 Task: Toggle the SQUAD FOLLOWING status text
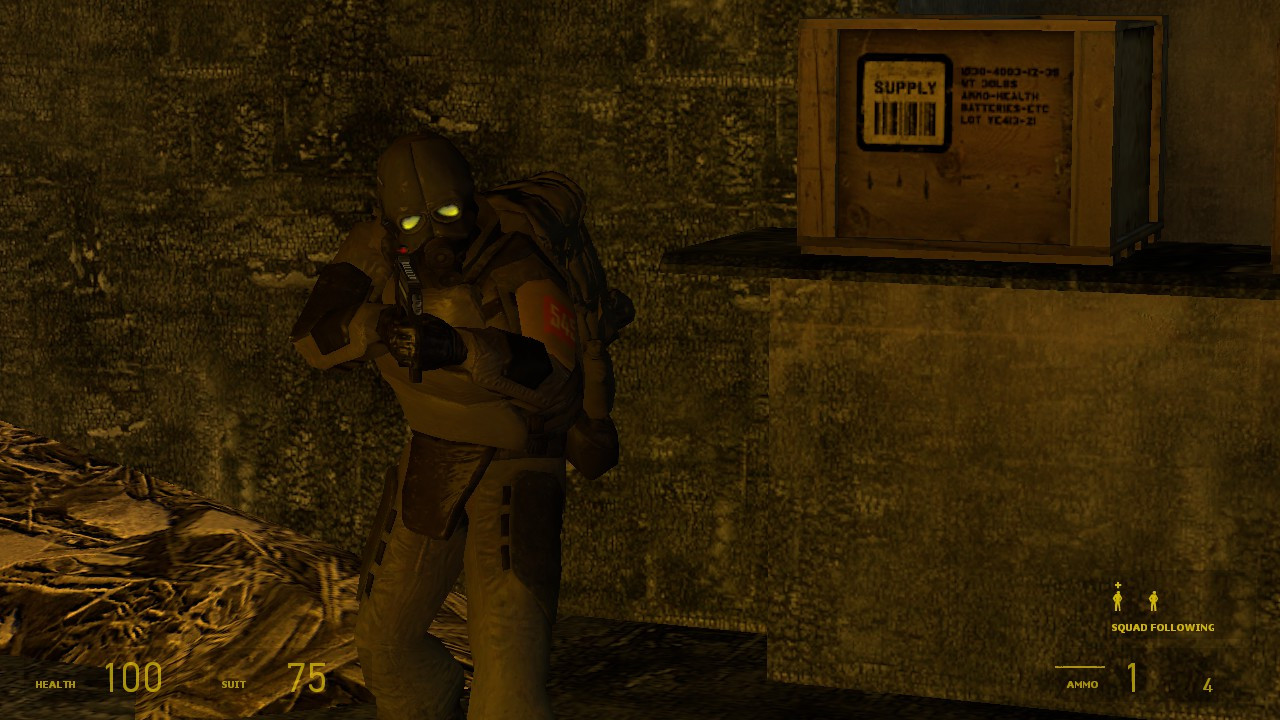(x=1162, y=627)
